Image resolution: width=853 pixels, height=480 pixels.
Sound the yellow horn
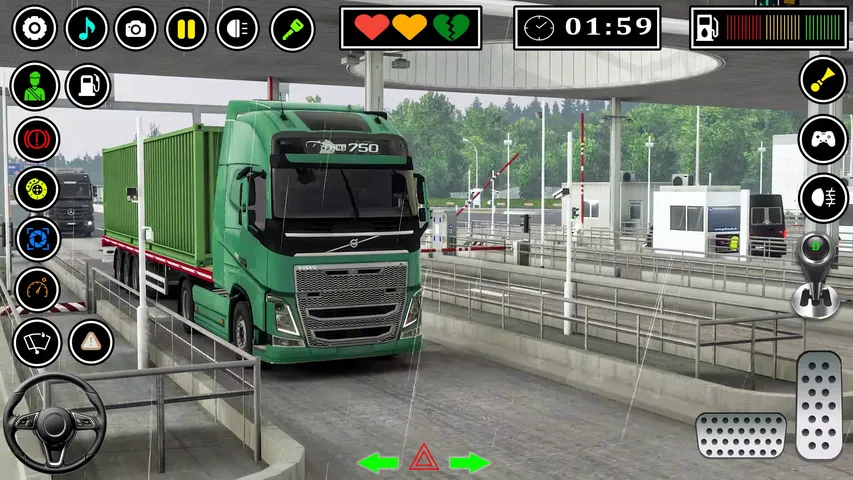pyautogui.click(x=823, y=80)
